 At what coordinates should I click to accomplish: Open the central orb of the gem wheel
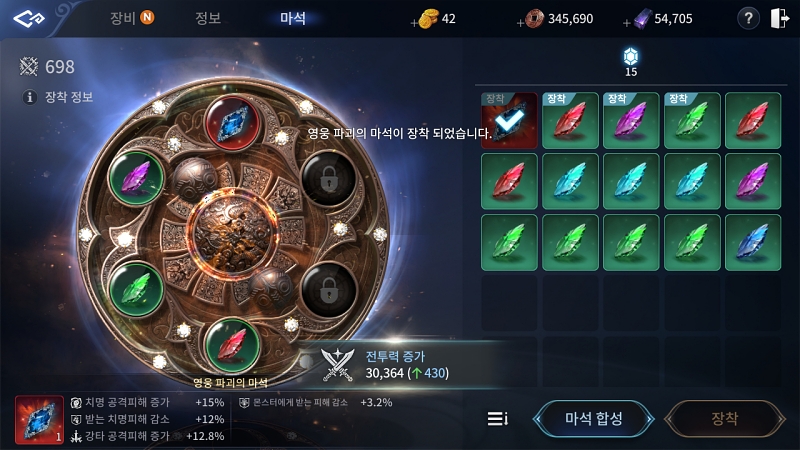(x=232, y=233)
